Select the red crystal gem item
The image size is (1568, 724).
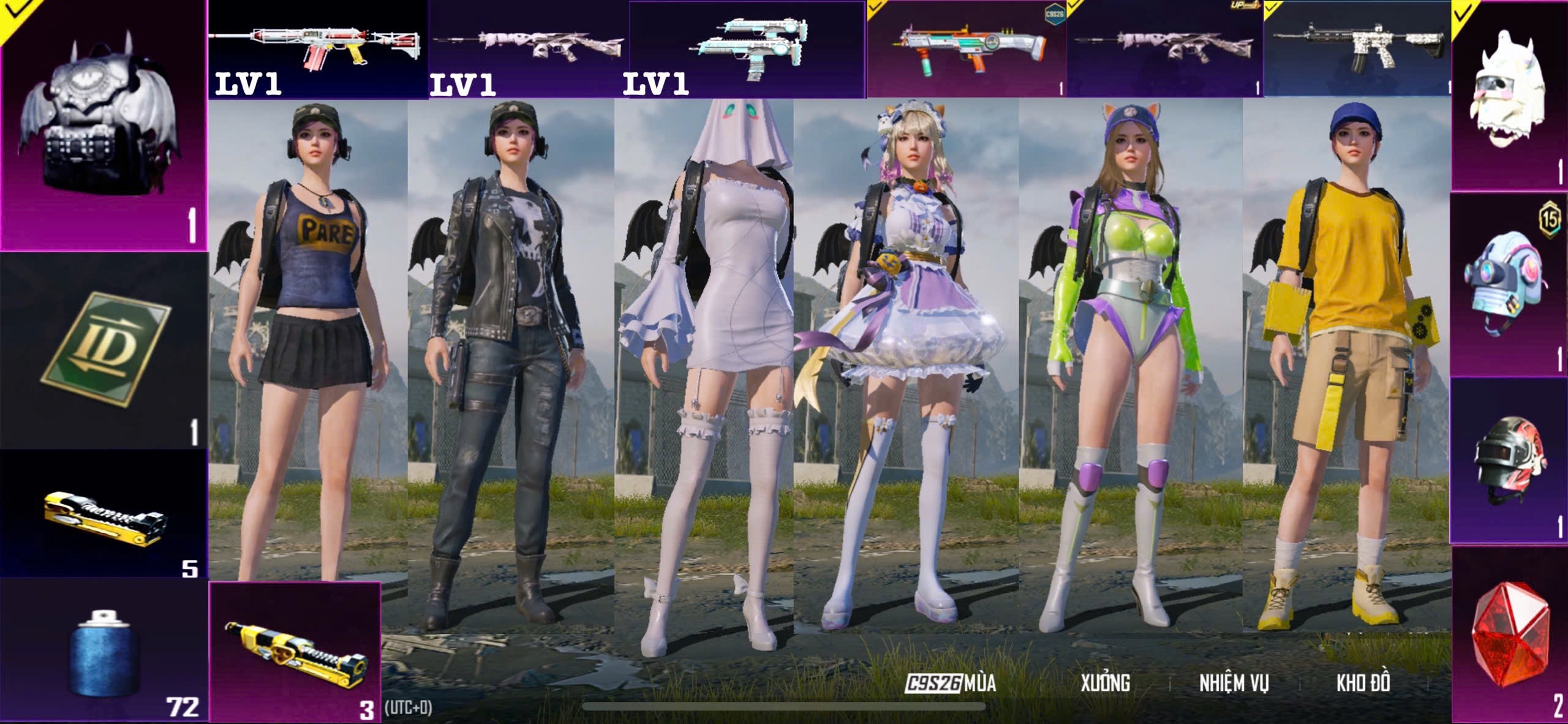coord(1509,636)
